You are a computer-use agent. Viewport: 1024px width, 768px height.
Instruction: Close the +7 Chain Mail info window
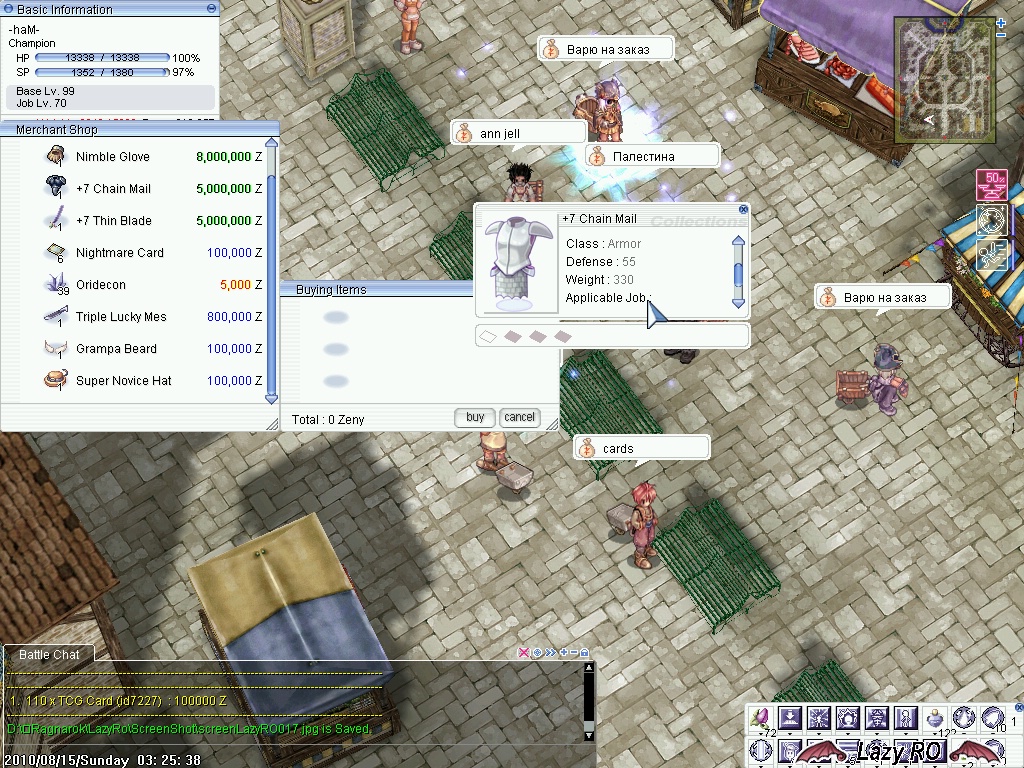(743, 210)
